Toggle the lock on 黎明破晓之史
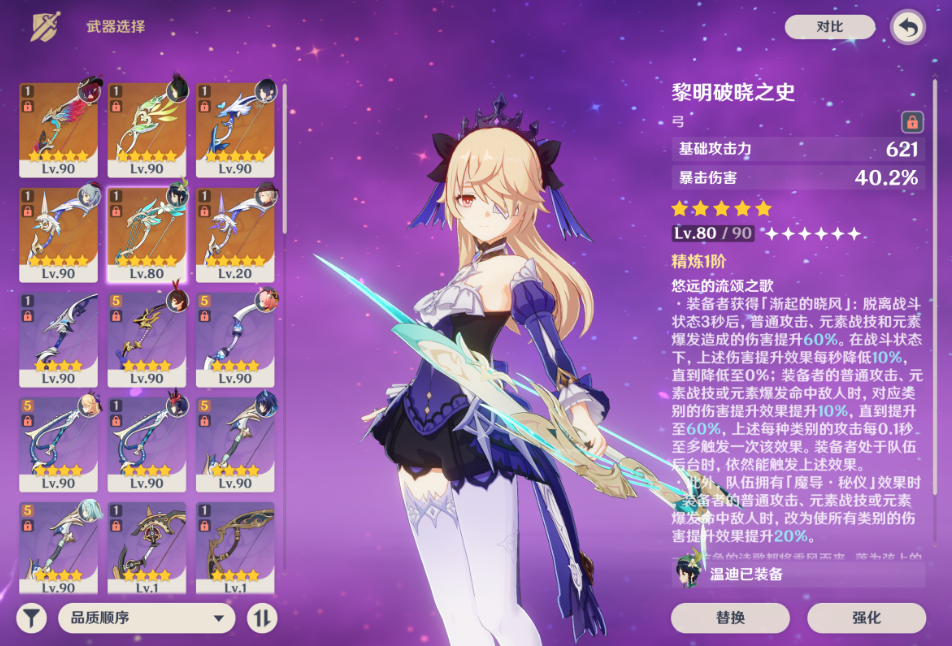 pyautogui.click(x=911, y=122)
